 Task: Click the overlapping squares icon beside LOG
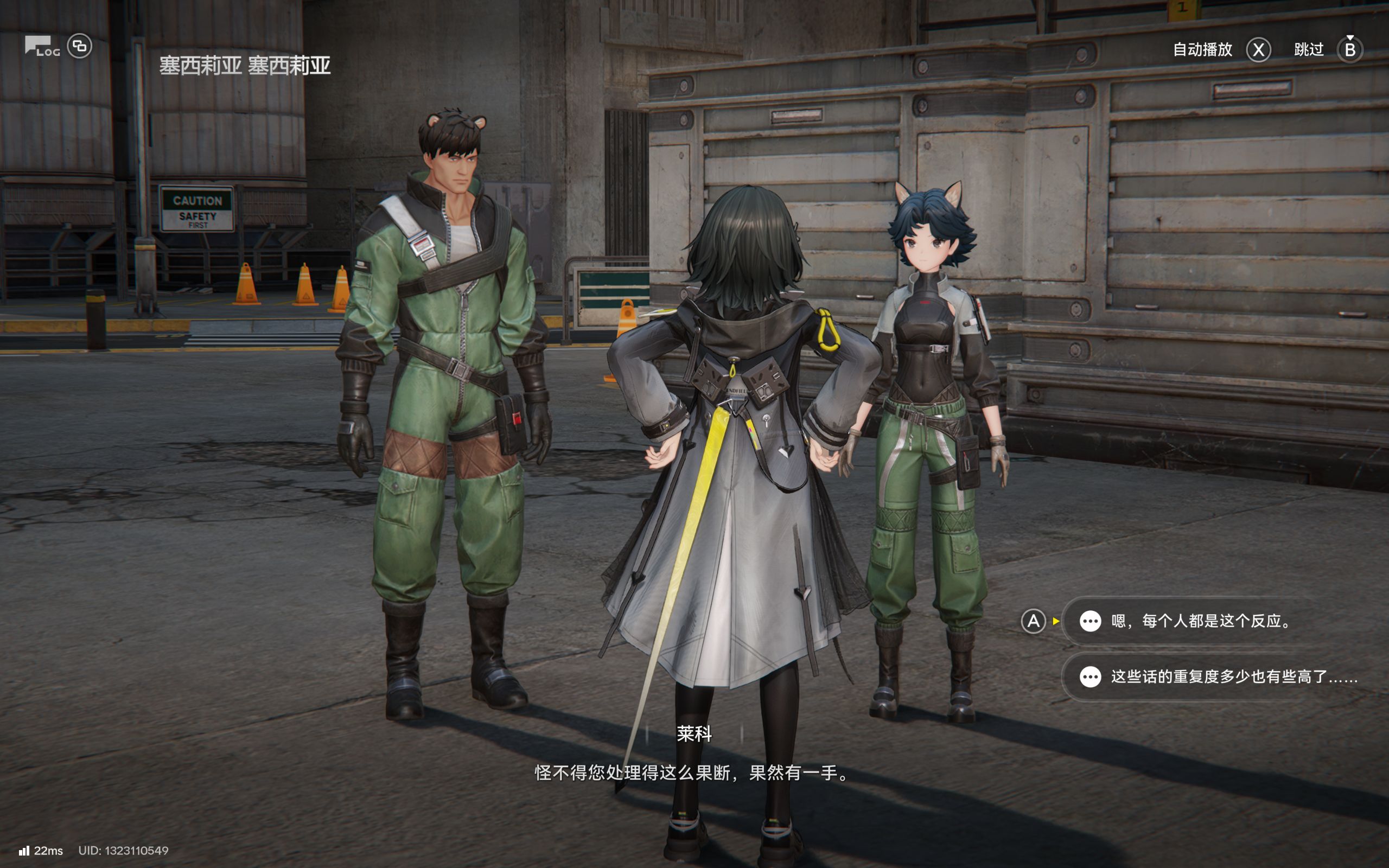point(80,46)
